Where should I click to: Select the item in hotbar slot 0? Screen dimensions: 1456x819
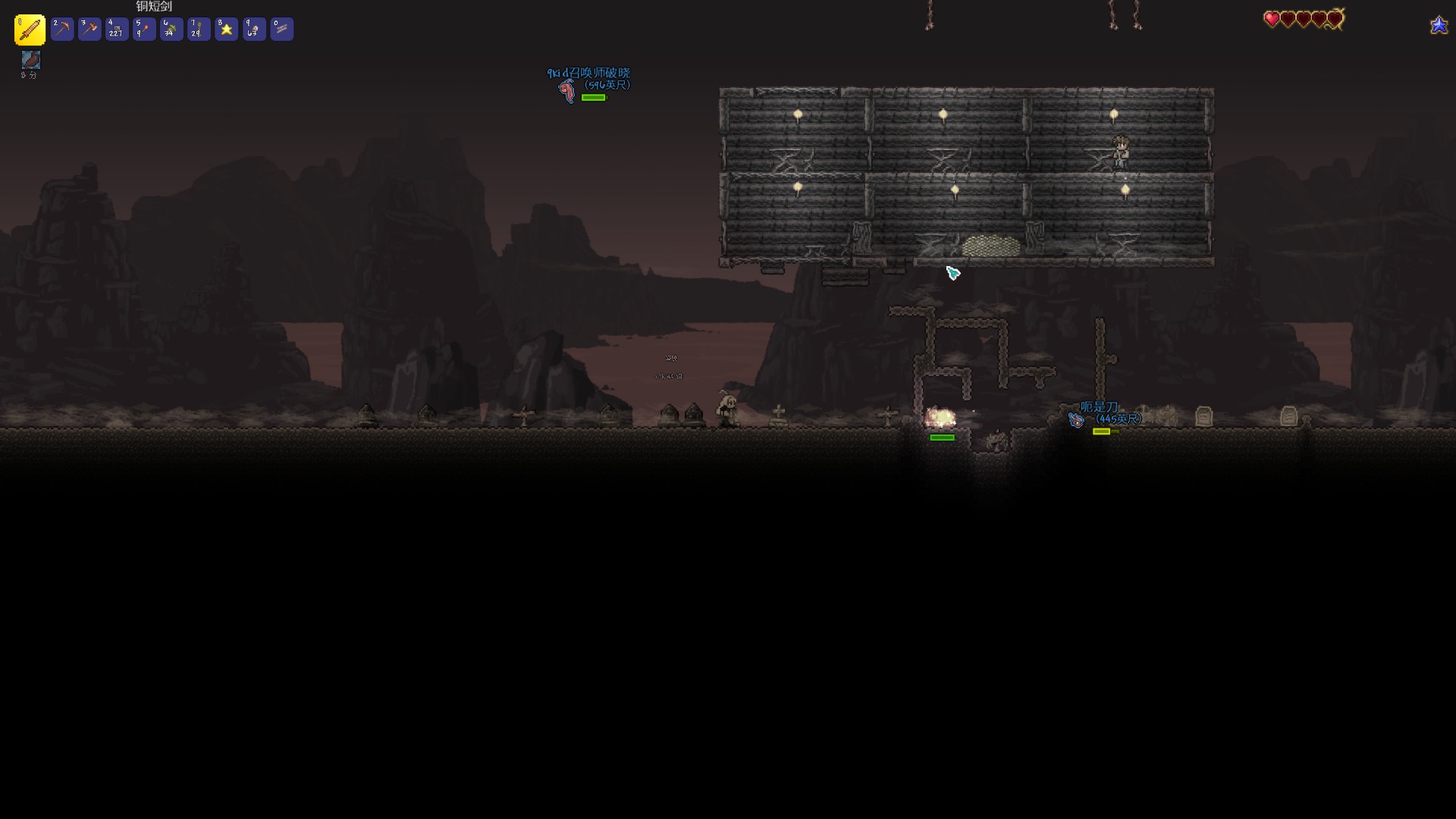coord(281,30)
